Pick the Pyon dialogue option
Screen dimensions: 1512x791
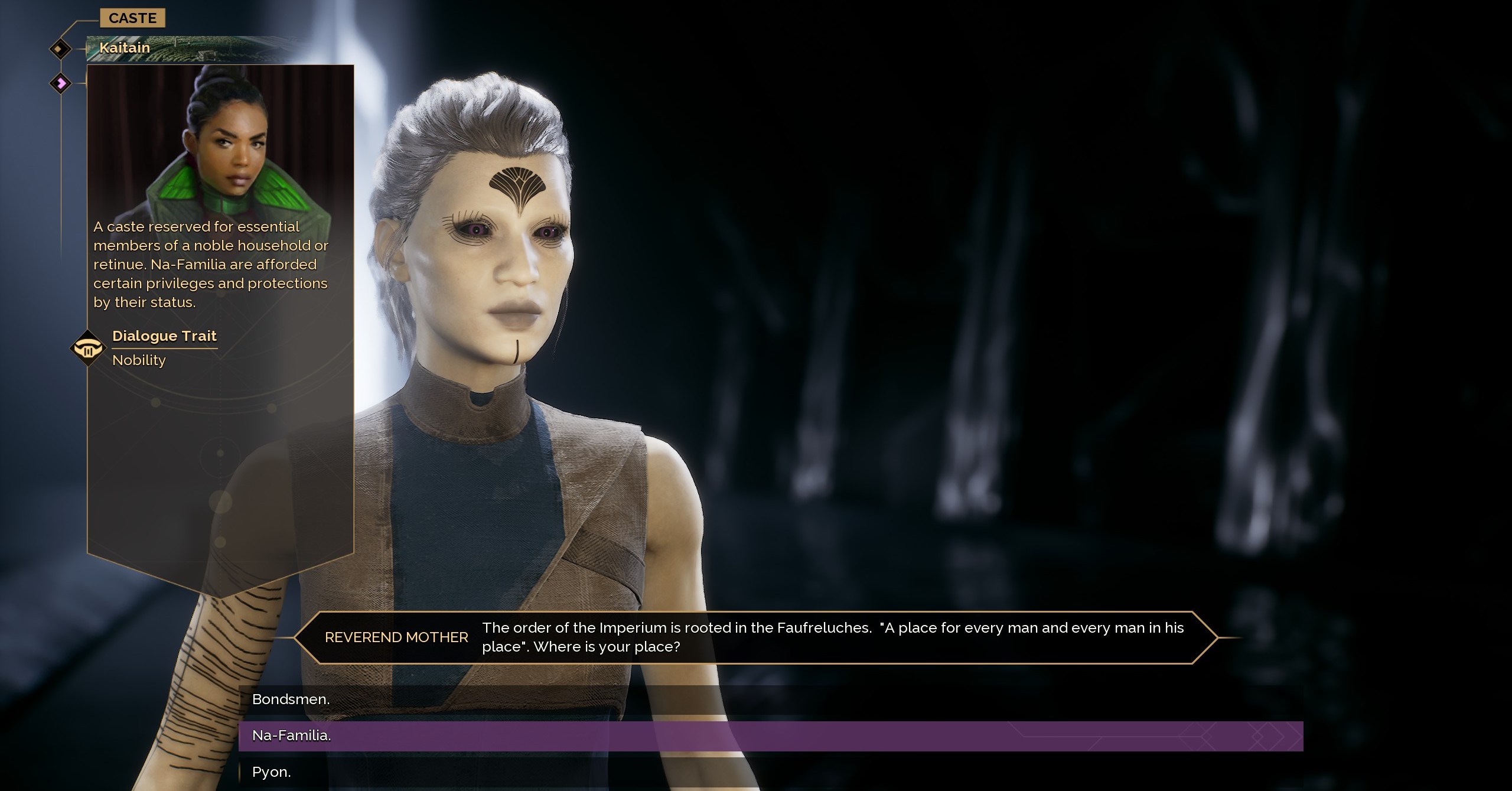pyautogui.click(x=271, y=772)
